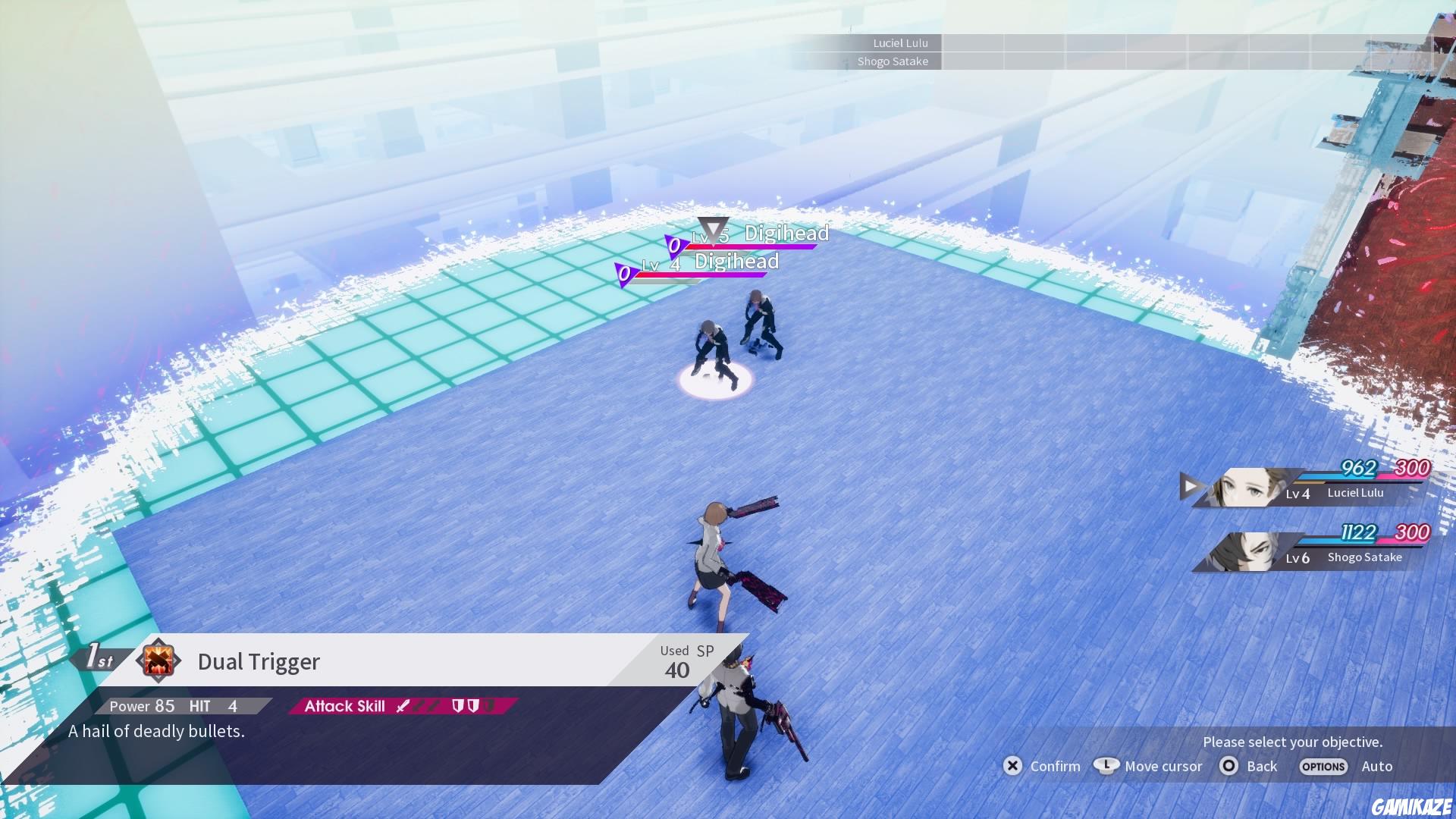
Task: Click the first shield icon beside Attack Skill
Action: click(x=457, y=706)
